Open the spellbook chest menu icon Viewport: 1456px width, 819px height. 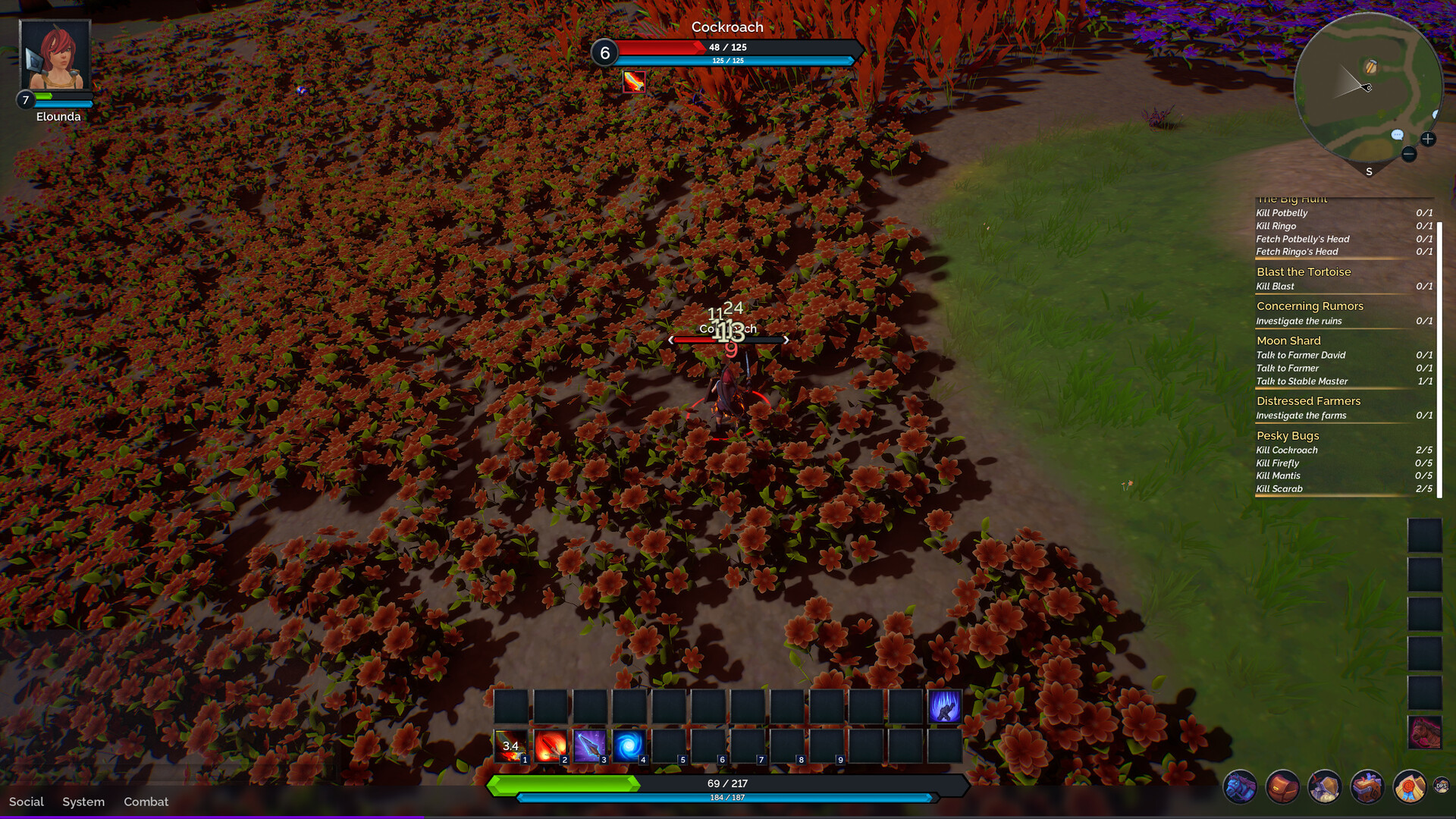(1367, 786)
